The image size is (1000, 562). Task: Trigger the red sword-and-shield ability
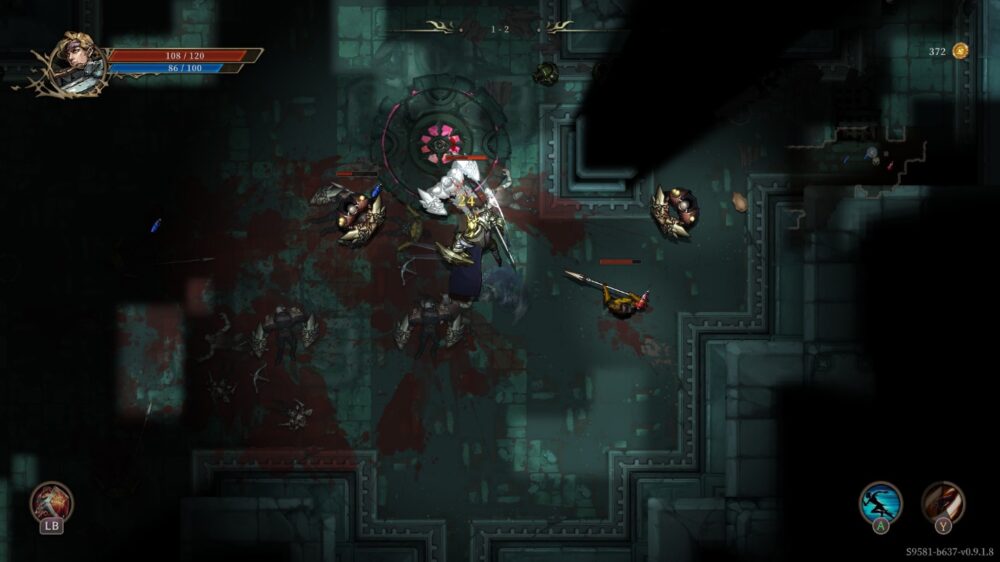[50, 501]
